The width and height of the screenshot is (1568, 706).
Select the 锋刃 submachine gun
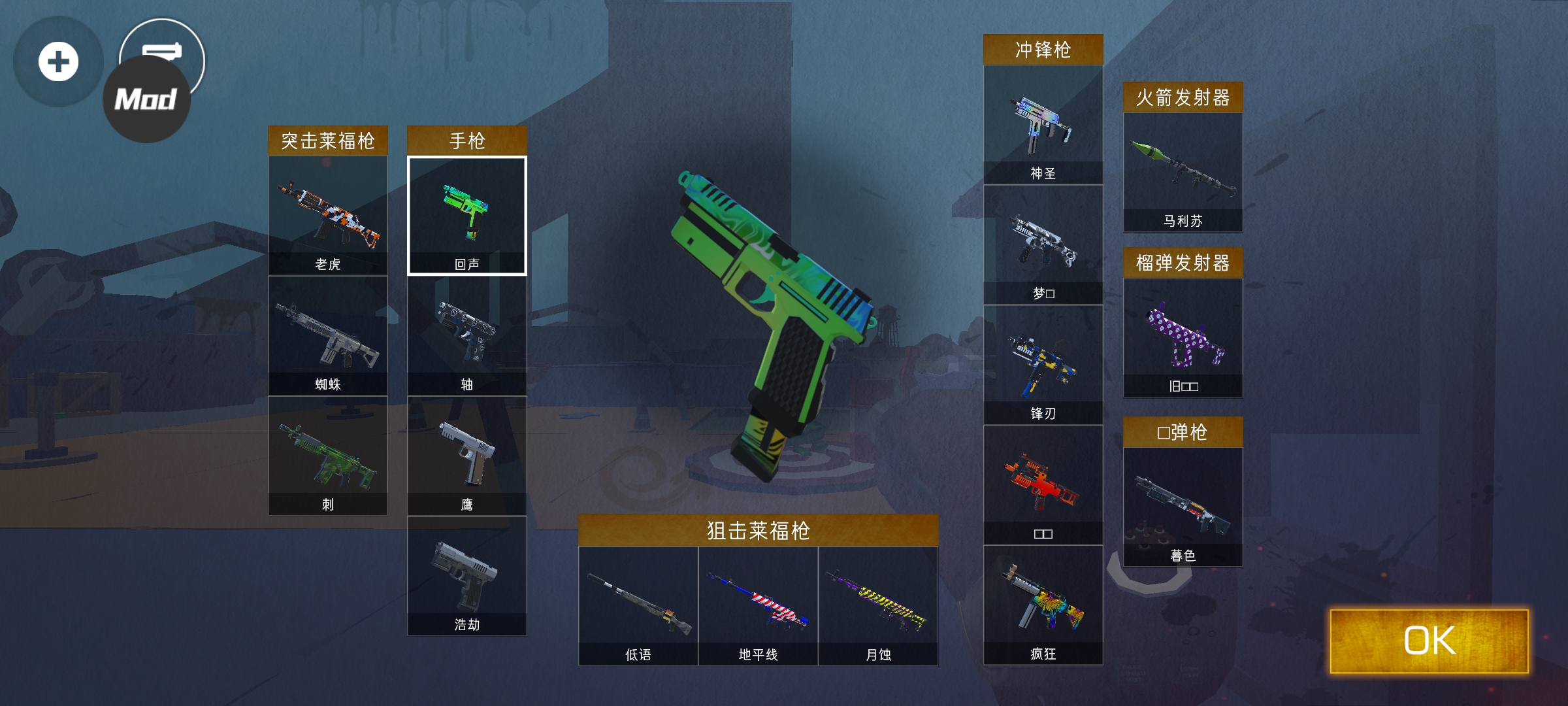(x=1043, y=365)
